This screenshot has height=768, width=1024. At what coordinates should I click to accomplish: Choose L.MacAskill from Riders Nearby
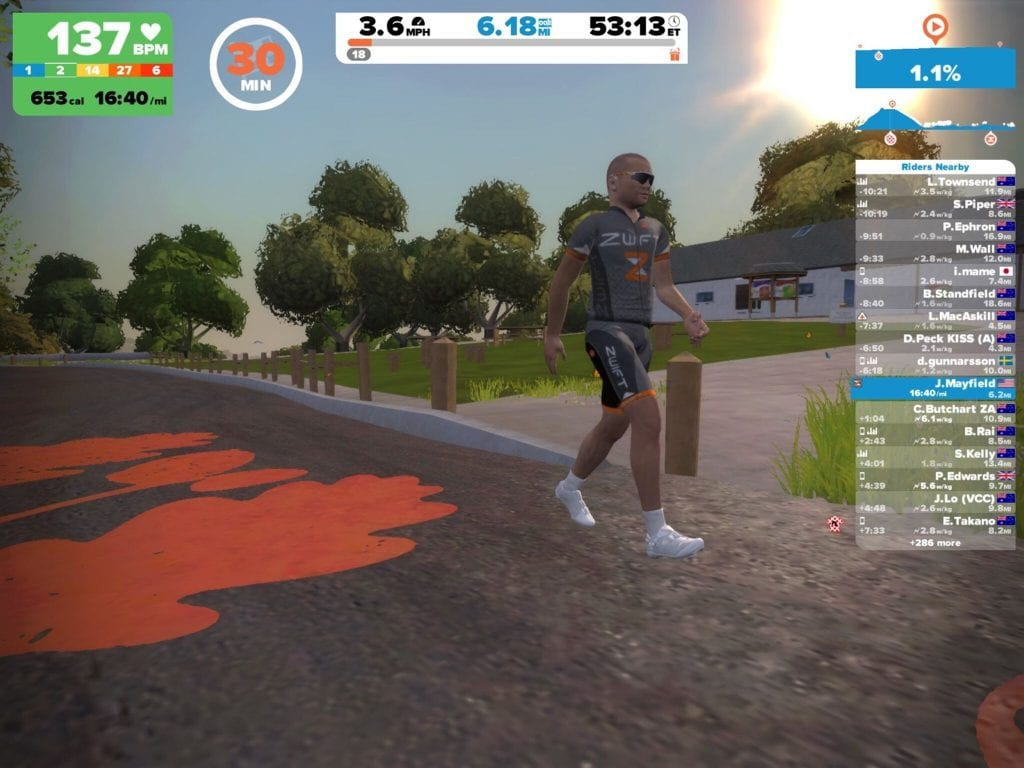point(935,320)
